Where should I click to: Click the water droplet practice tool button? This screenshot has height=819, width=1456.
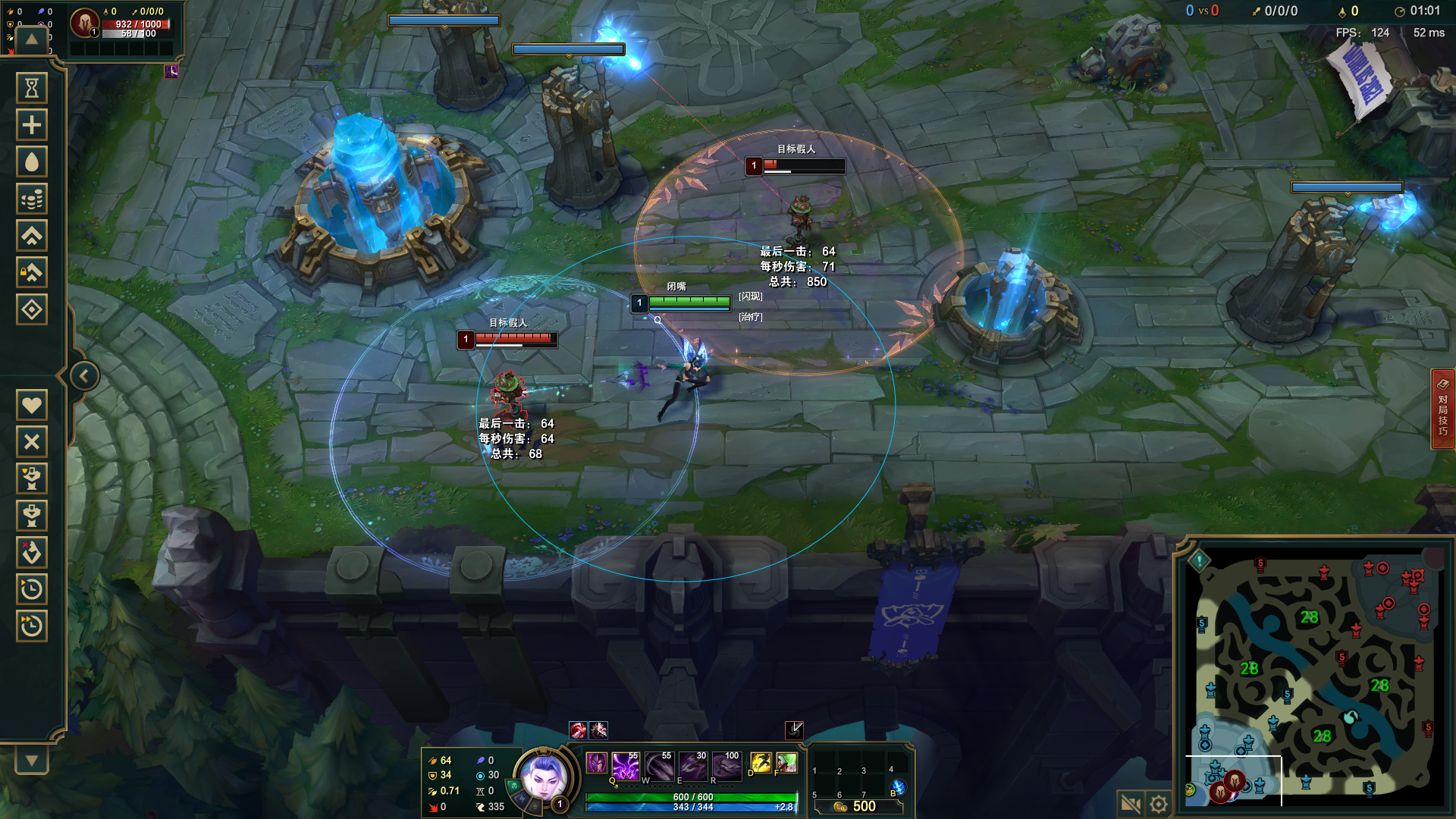[32, 162]
